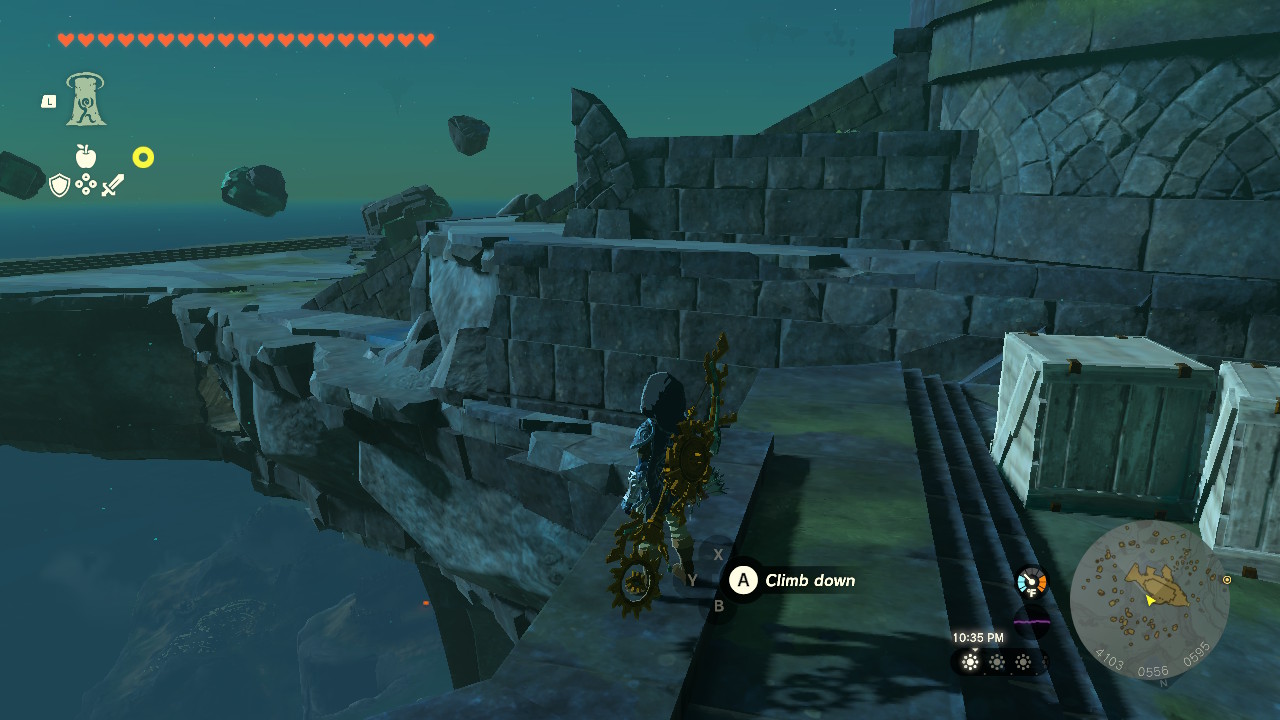Select the current ability icon beside the L prompt

tap(85, 99)
